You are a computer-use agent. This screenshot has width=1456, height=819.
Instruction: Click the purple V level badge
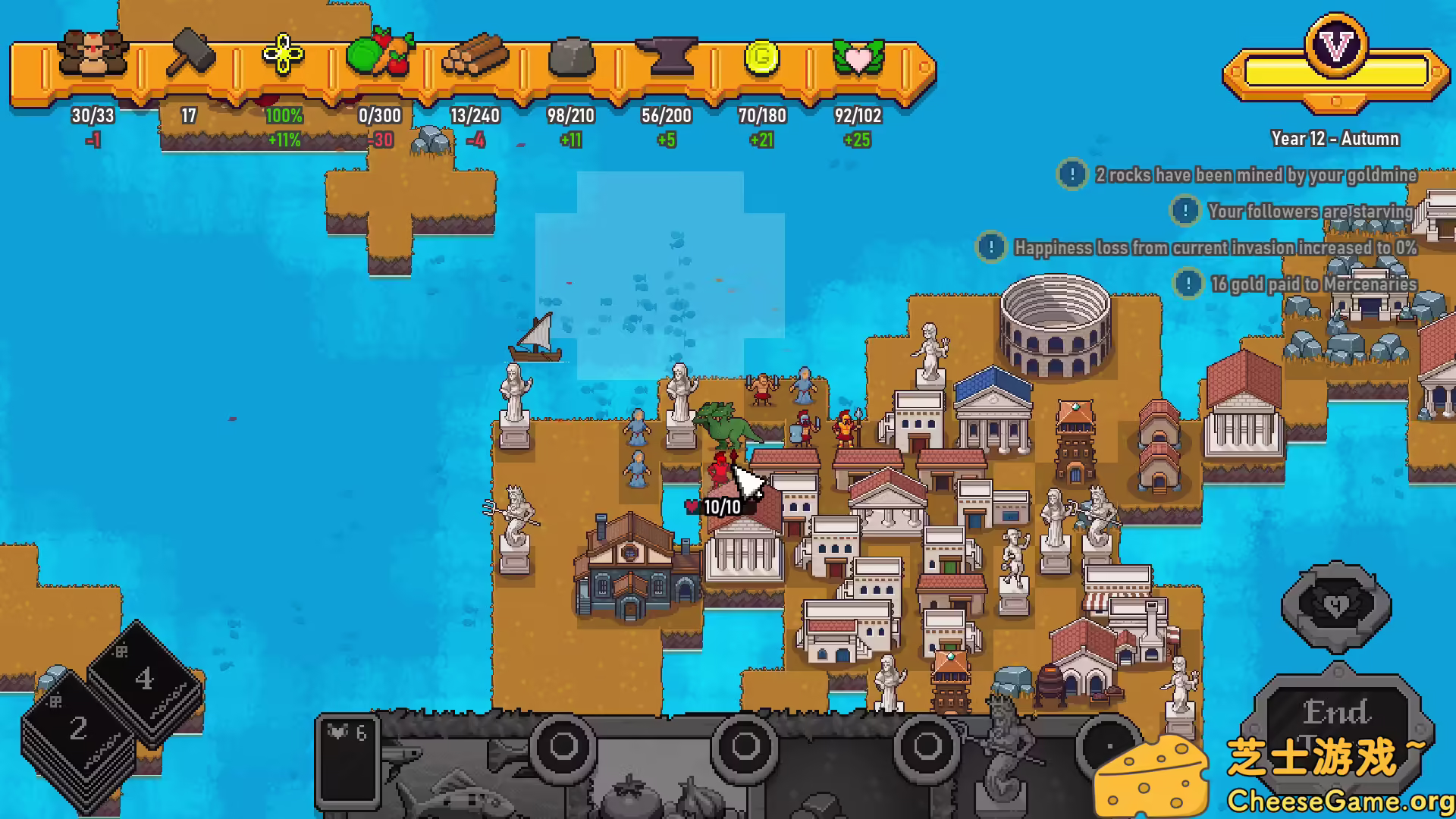[x=1336, y=45]
